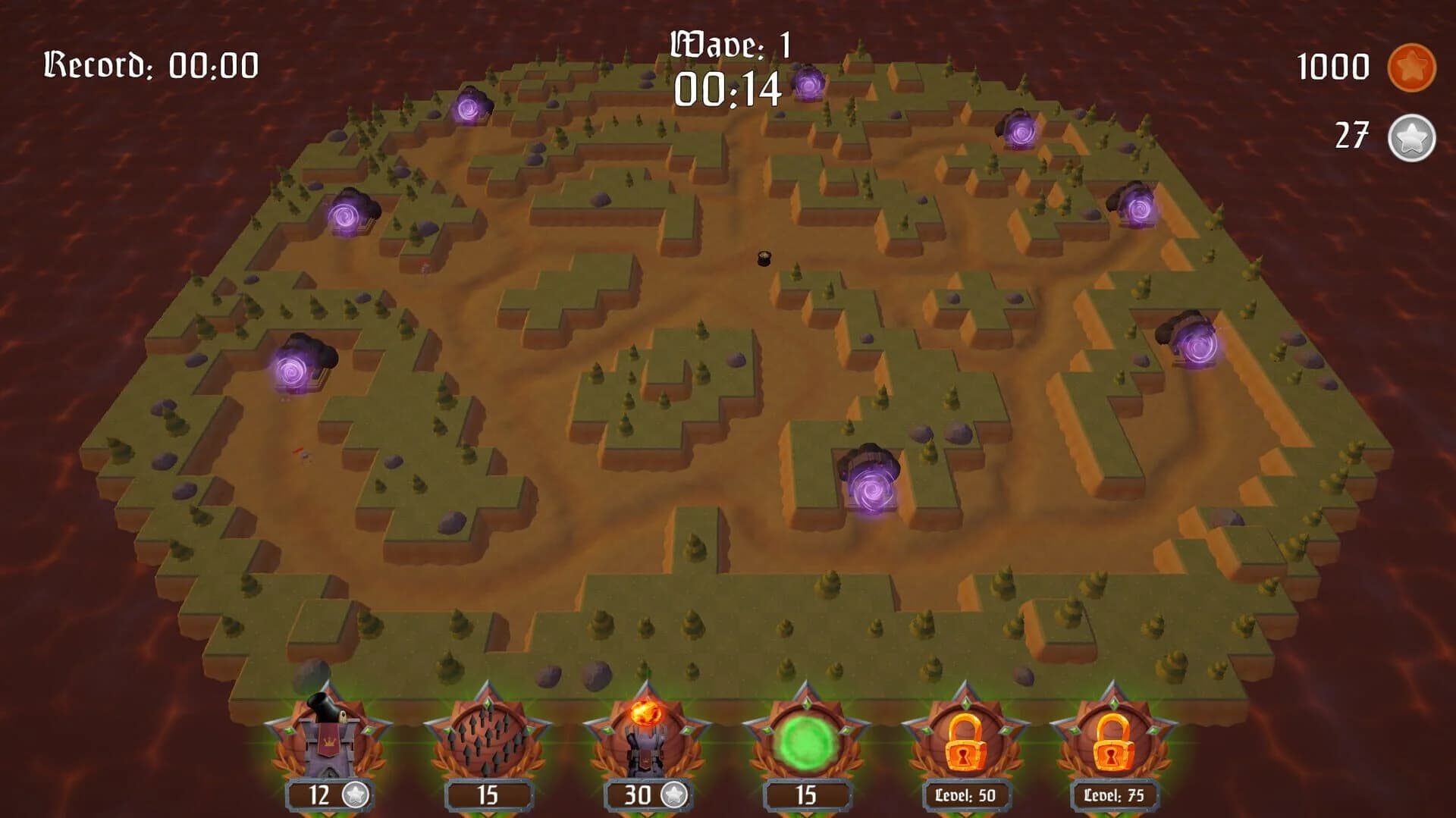Click the silver star icon showing 27
This screenshot has height=818, width=1456.
tap(1413, 136)
